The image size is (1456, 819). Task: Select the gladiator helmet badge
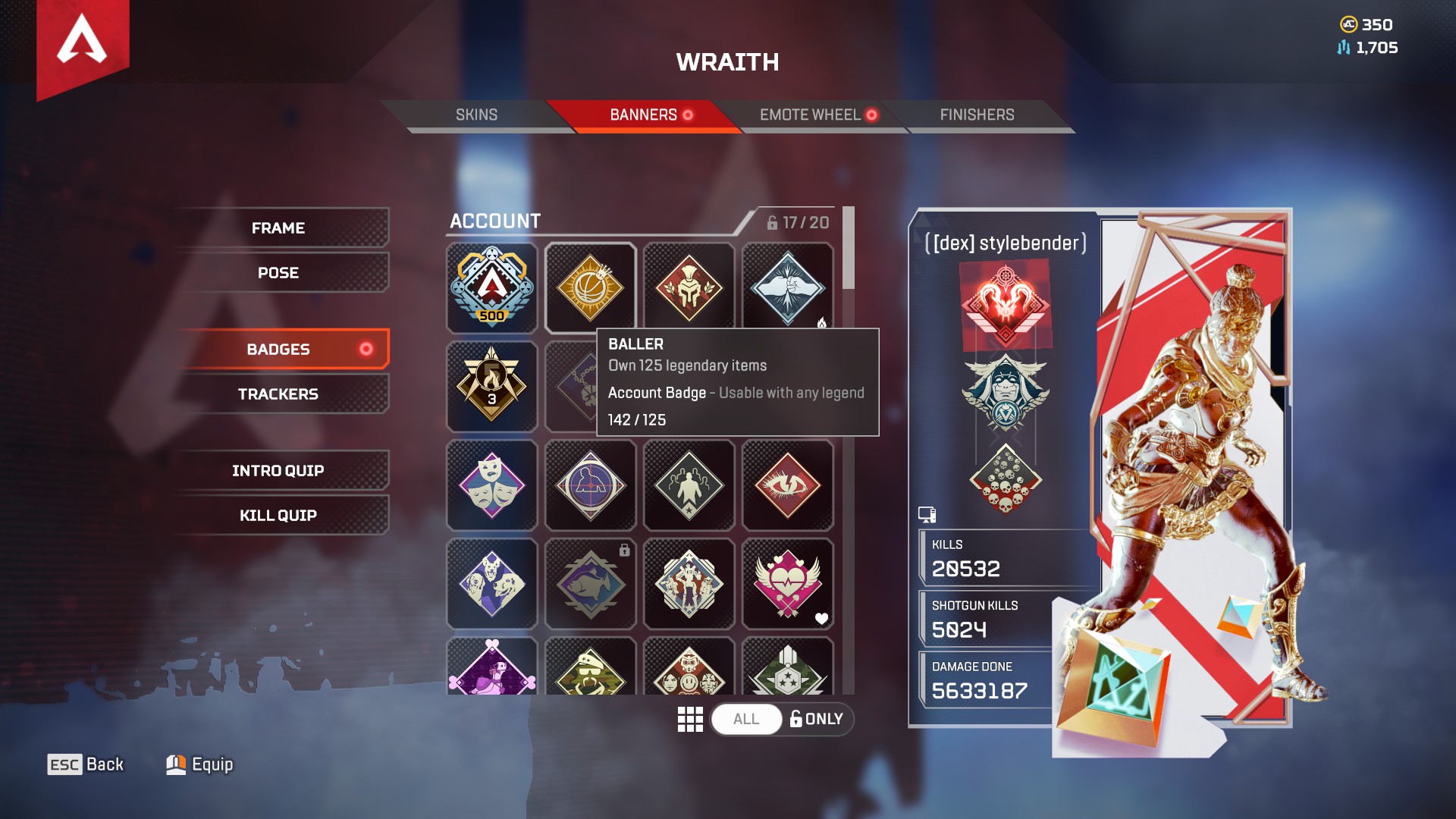click(x=689, y=288)
